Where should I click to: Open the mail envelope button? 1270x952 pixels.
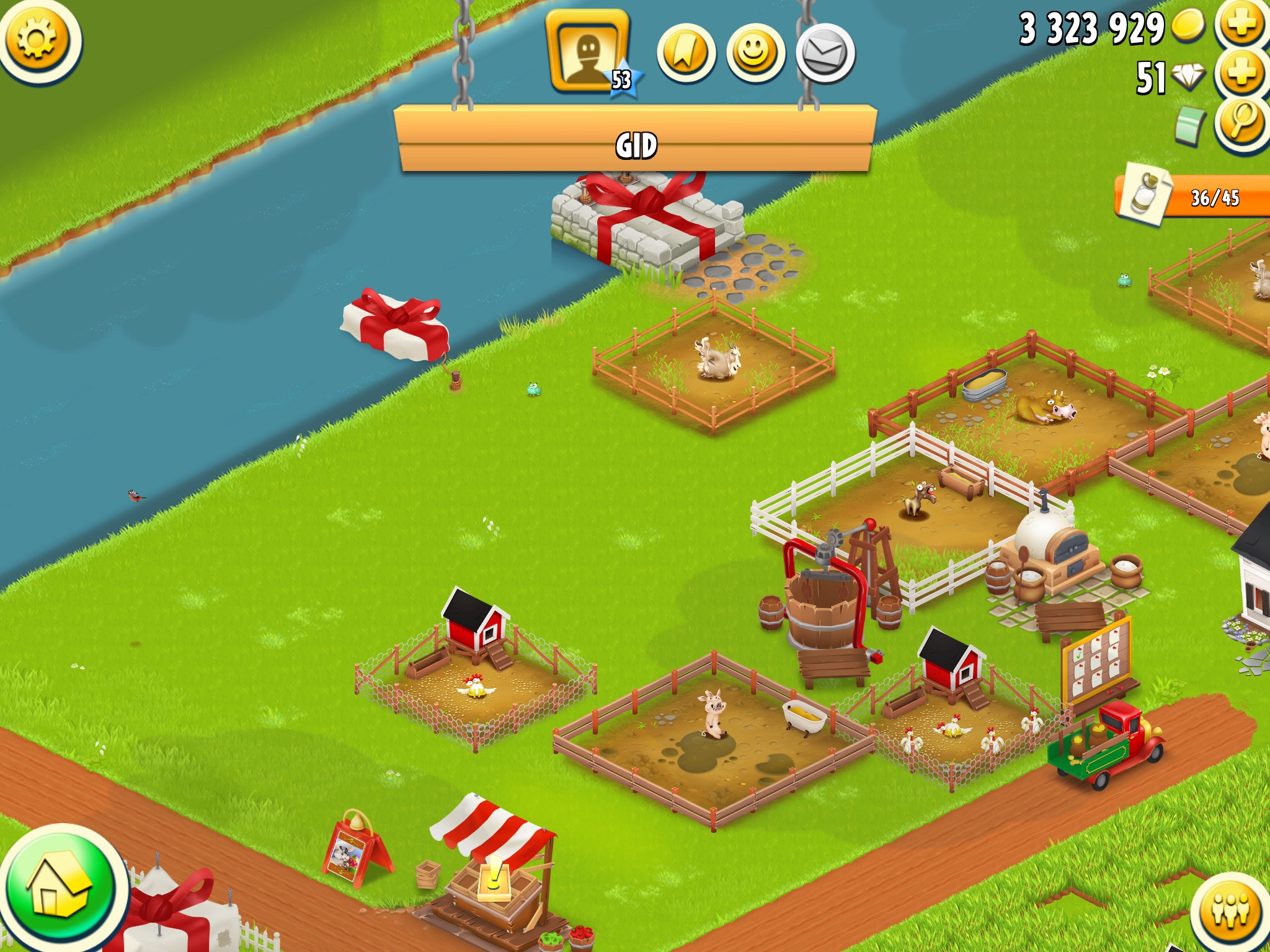pos(825,53)
